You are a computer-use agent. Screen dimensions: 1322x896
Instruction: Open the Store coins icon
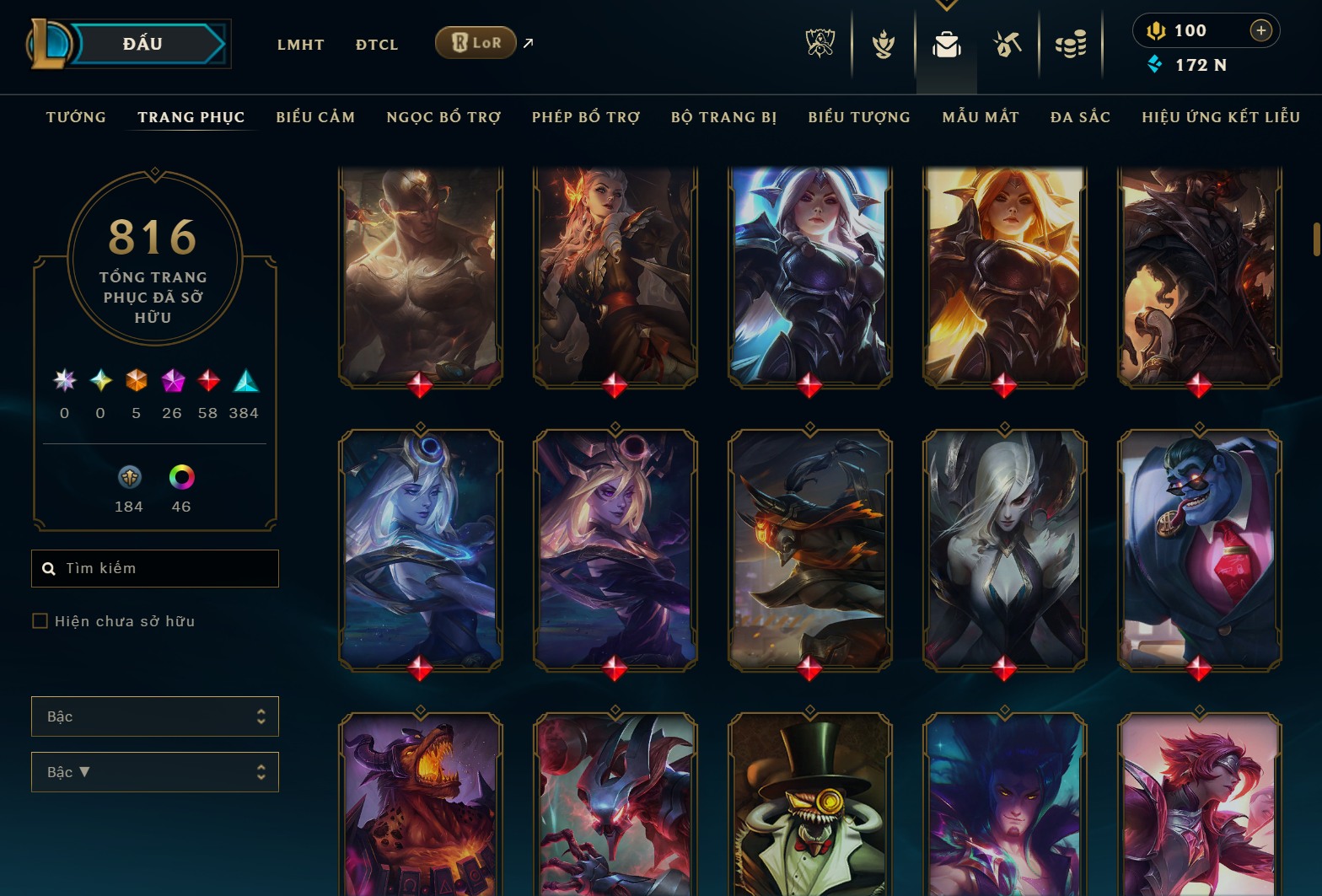tap(1071, 44)
